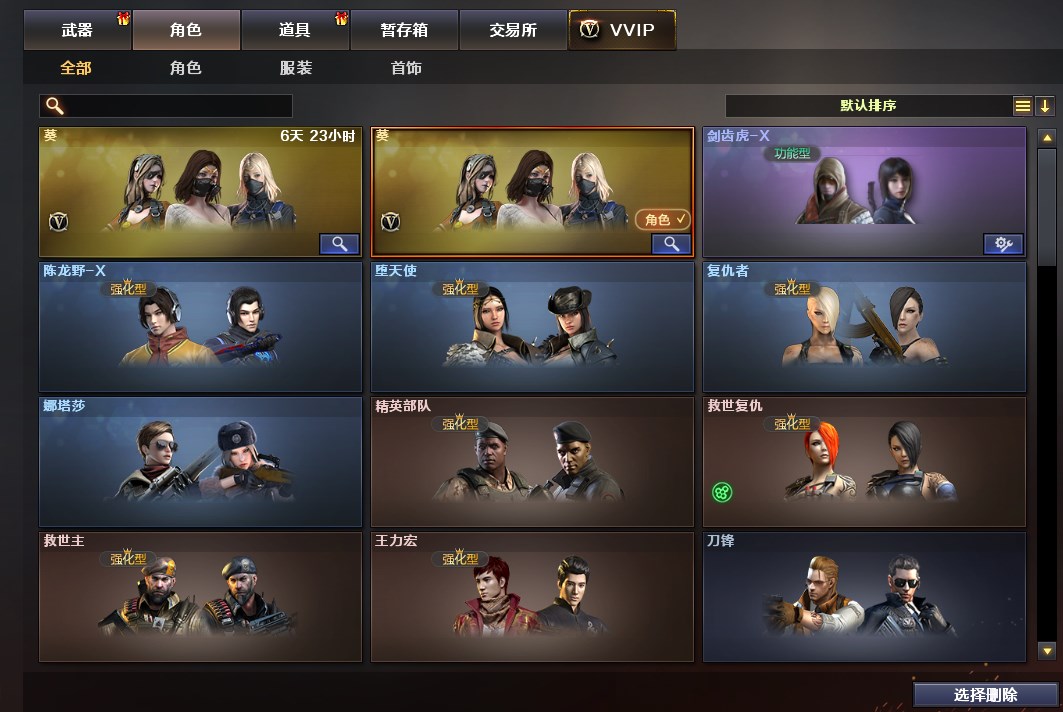Select the 全部 sub-category
The width and height of the screenshot is (1063, 712).
click(x=76, y=68)
